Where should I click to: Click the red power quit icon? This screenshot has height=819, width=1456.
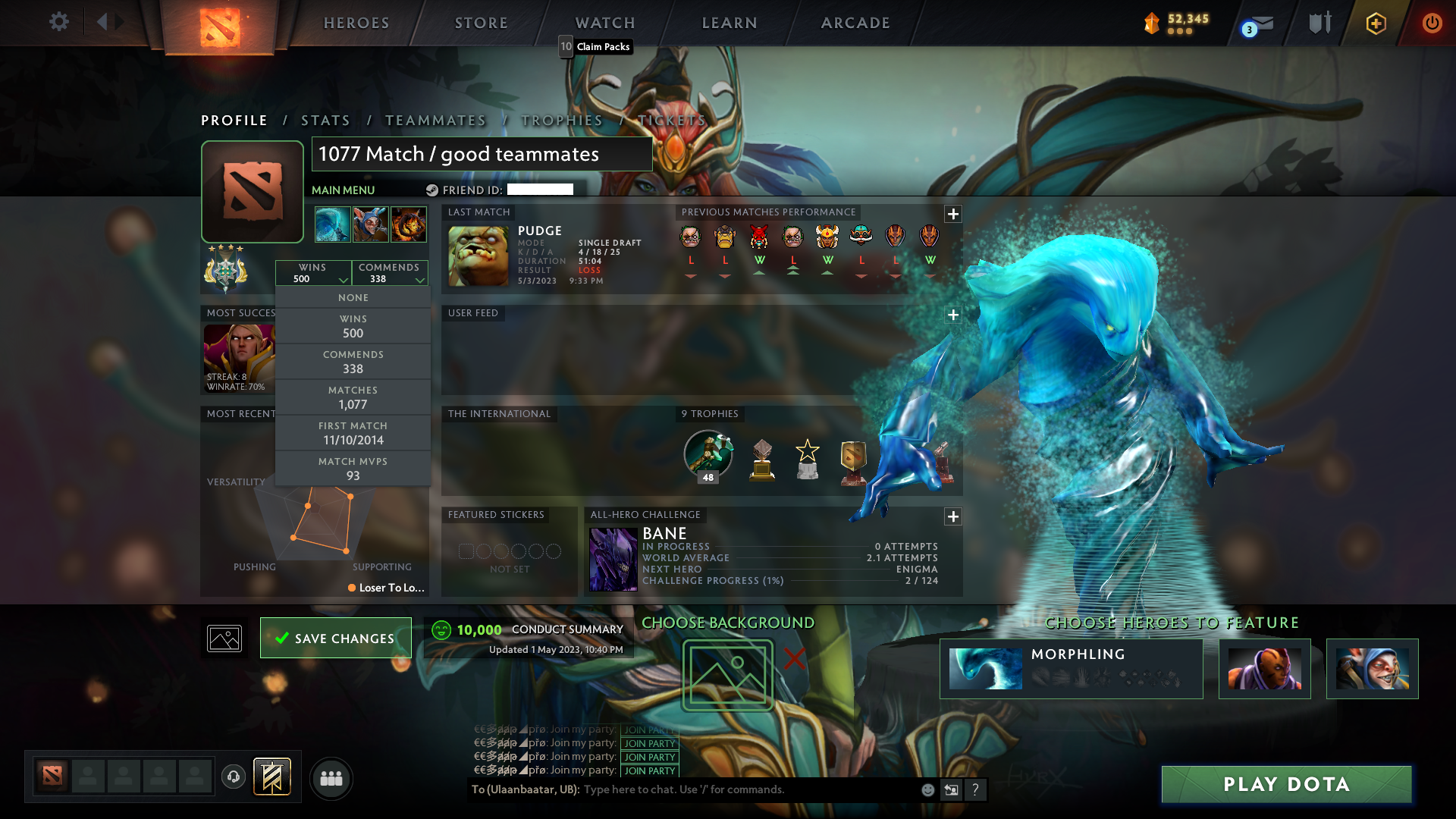click(1432, 23)
